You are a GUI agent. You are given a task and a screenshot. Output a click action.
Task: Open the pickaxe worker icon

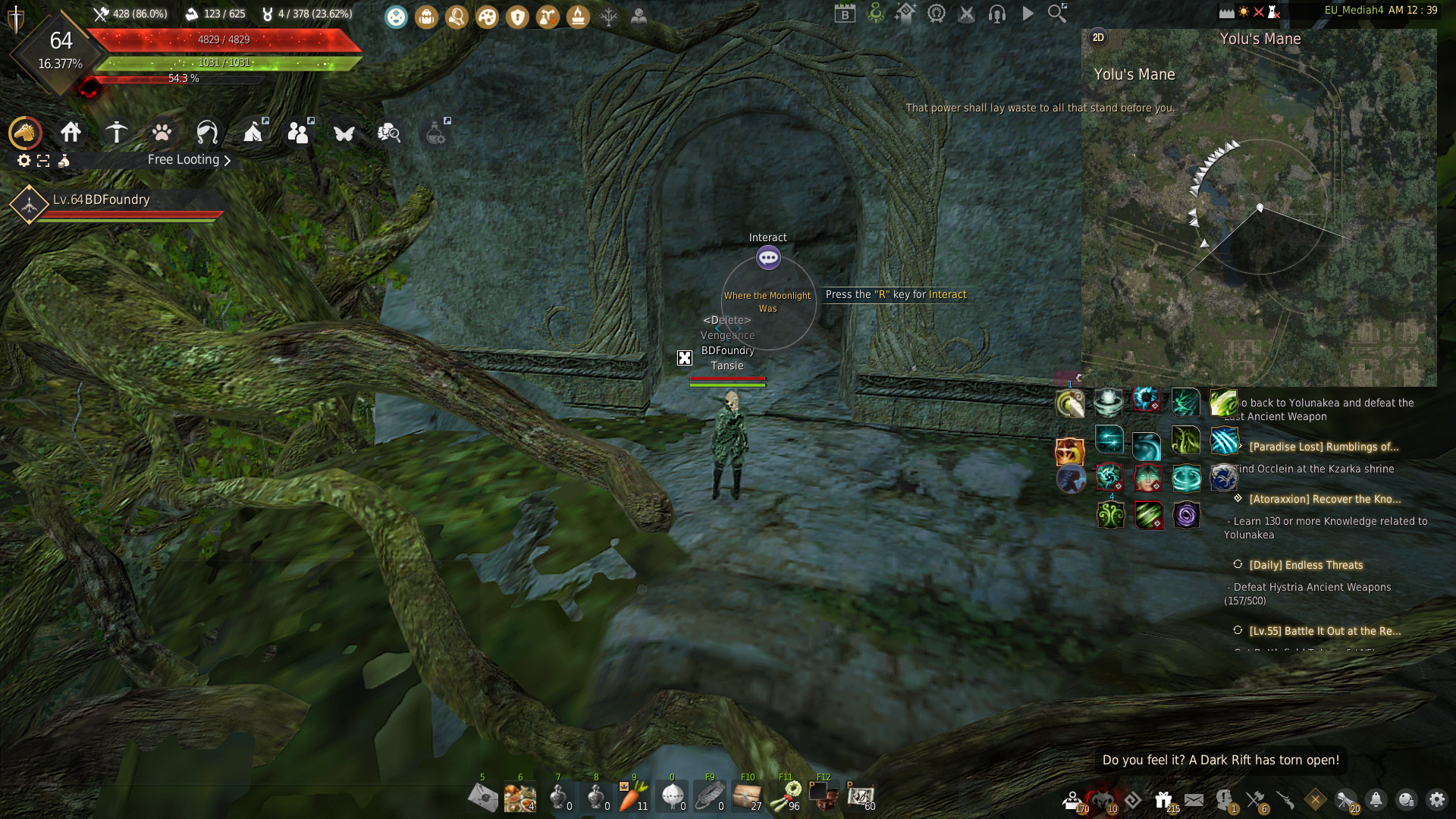116,133
